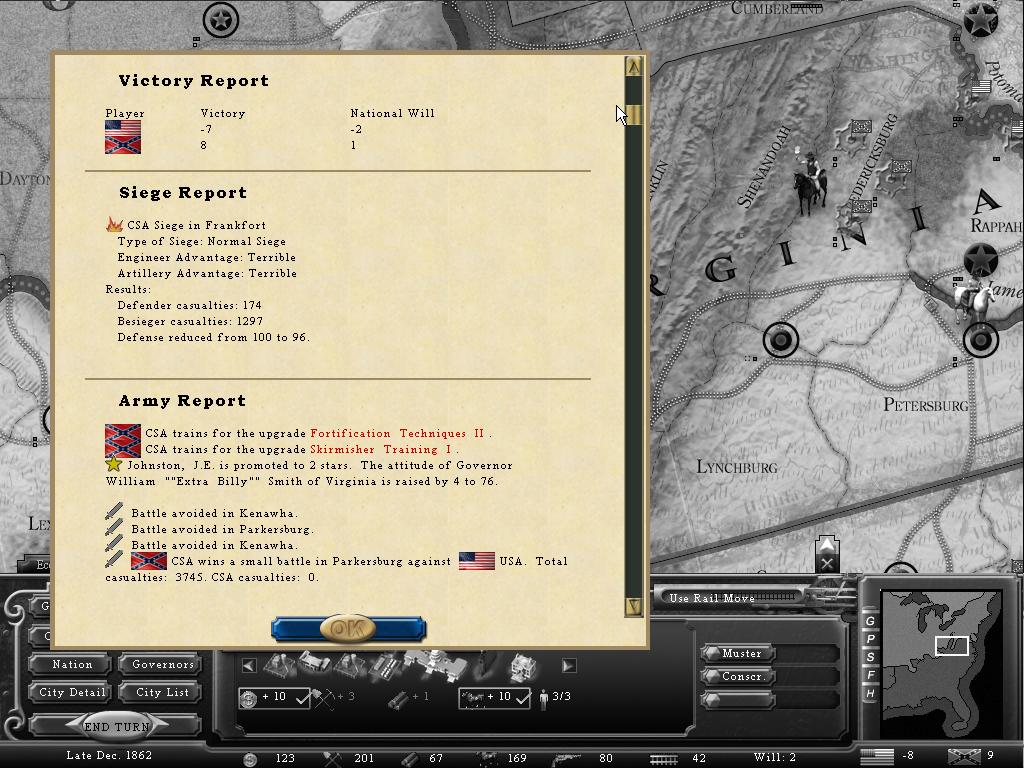The image size is (1024, 768).
Task: Select the S map filter letter
Action: 870,657
